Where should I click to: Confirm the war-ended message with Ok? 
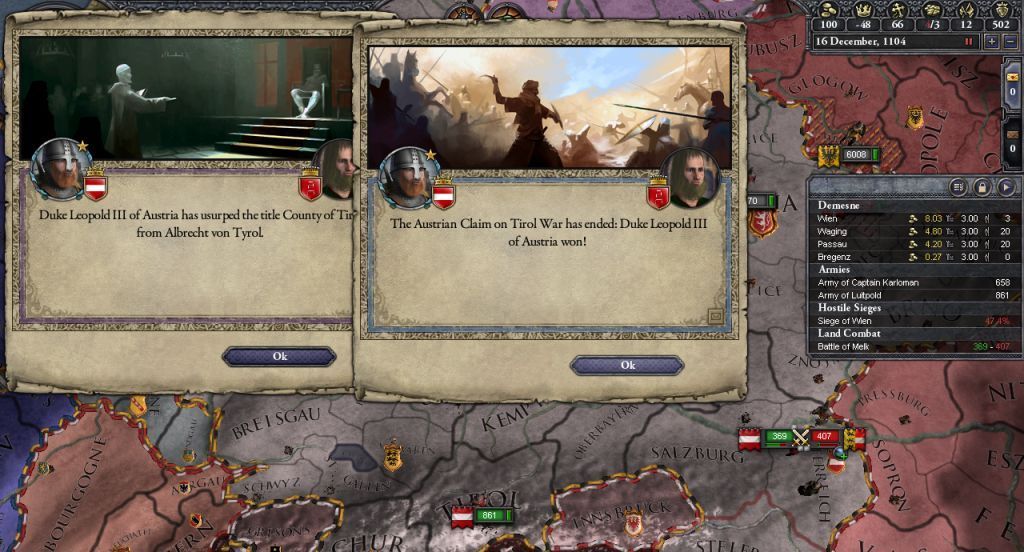627,365
